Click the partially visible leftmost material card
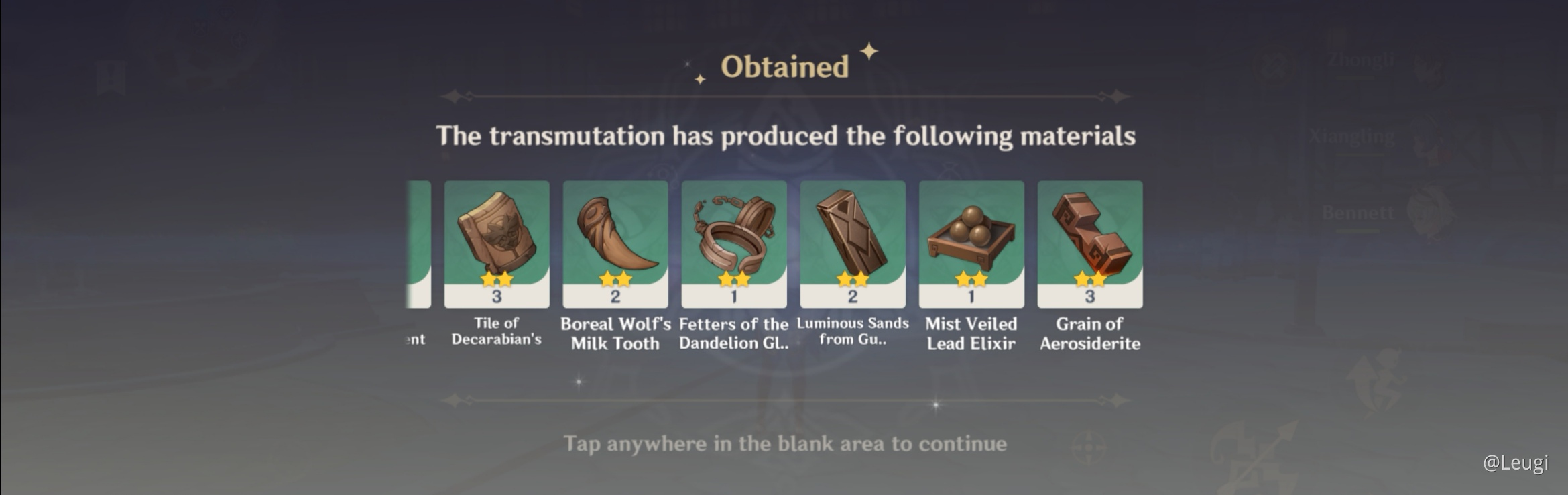 coord(416,241)
